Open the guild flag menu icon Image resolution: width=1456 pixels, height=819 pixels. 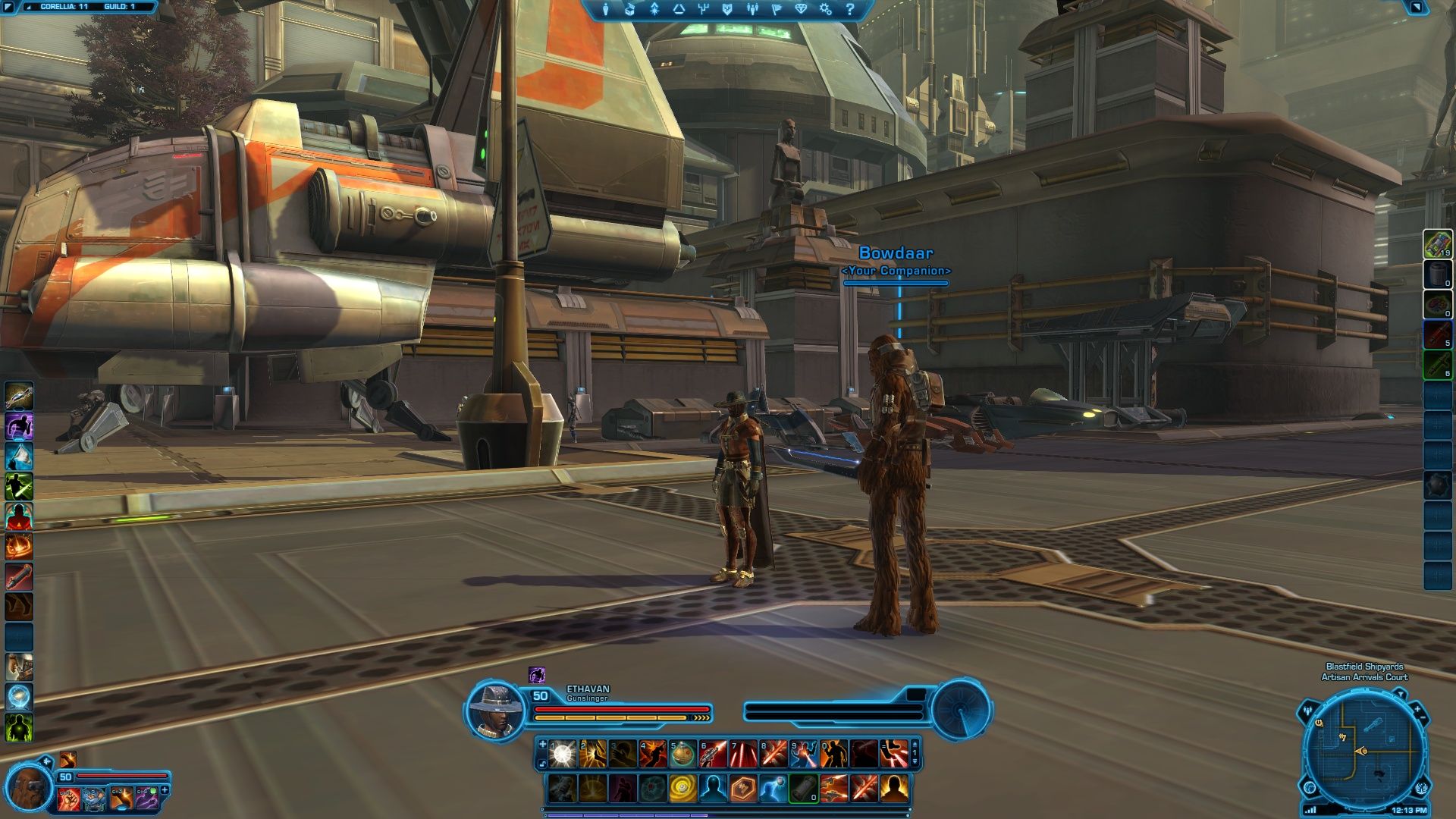click(777, 9)
